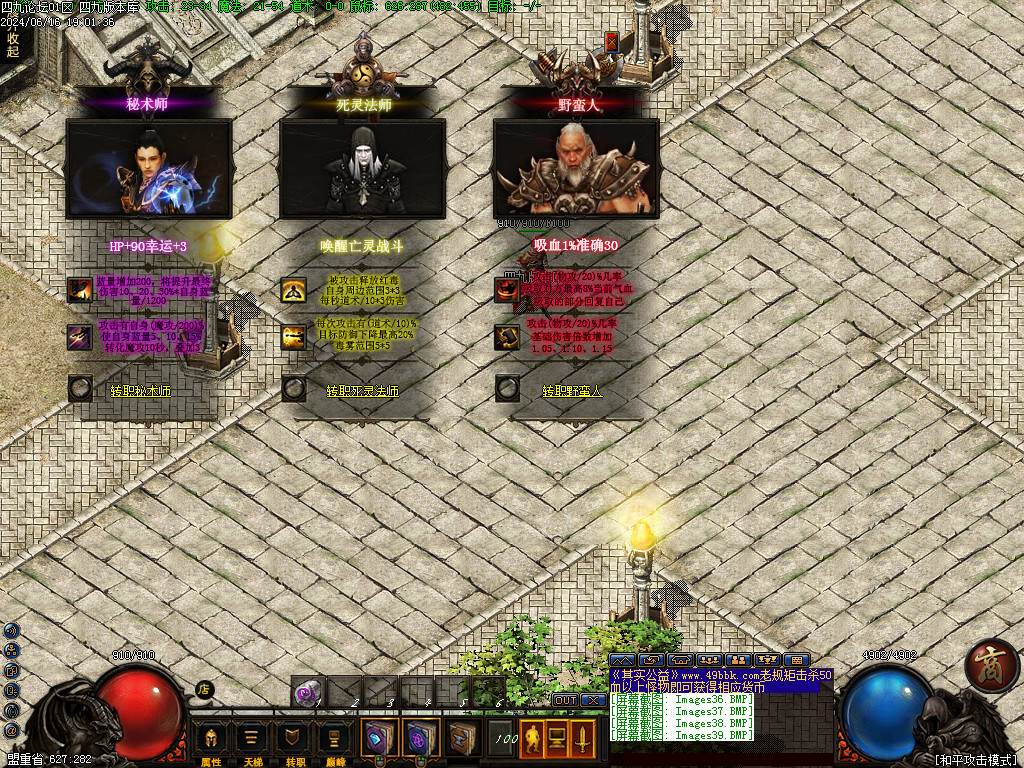Image resolution: width=1024 pixels, height=768 pixels.
Task: Choose the 转职秘术师 class change link
Action: pyautogui.click(x=140, y=391)
